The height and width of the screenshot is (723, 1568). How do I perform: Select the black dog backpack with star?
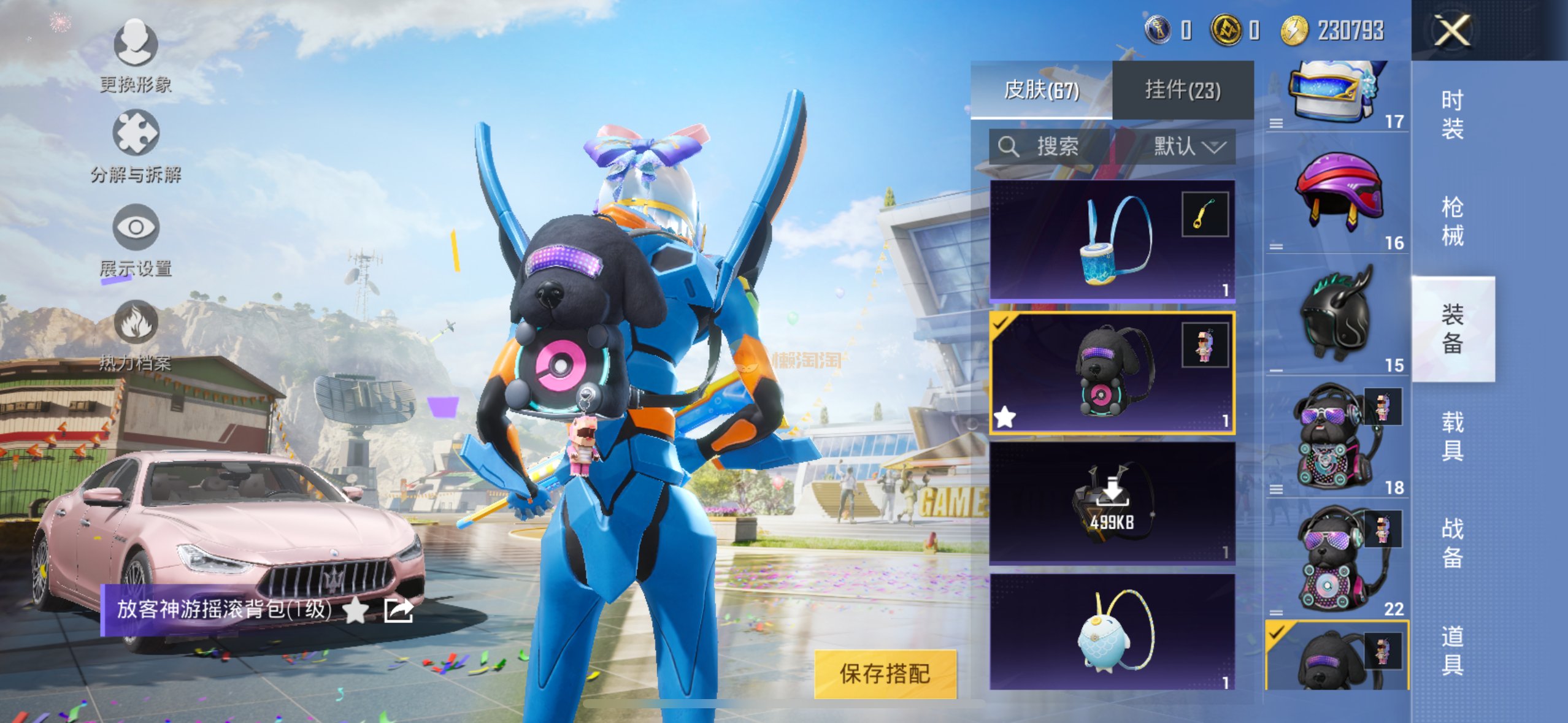pos(1112,373)
